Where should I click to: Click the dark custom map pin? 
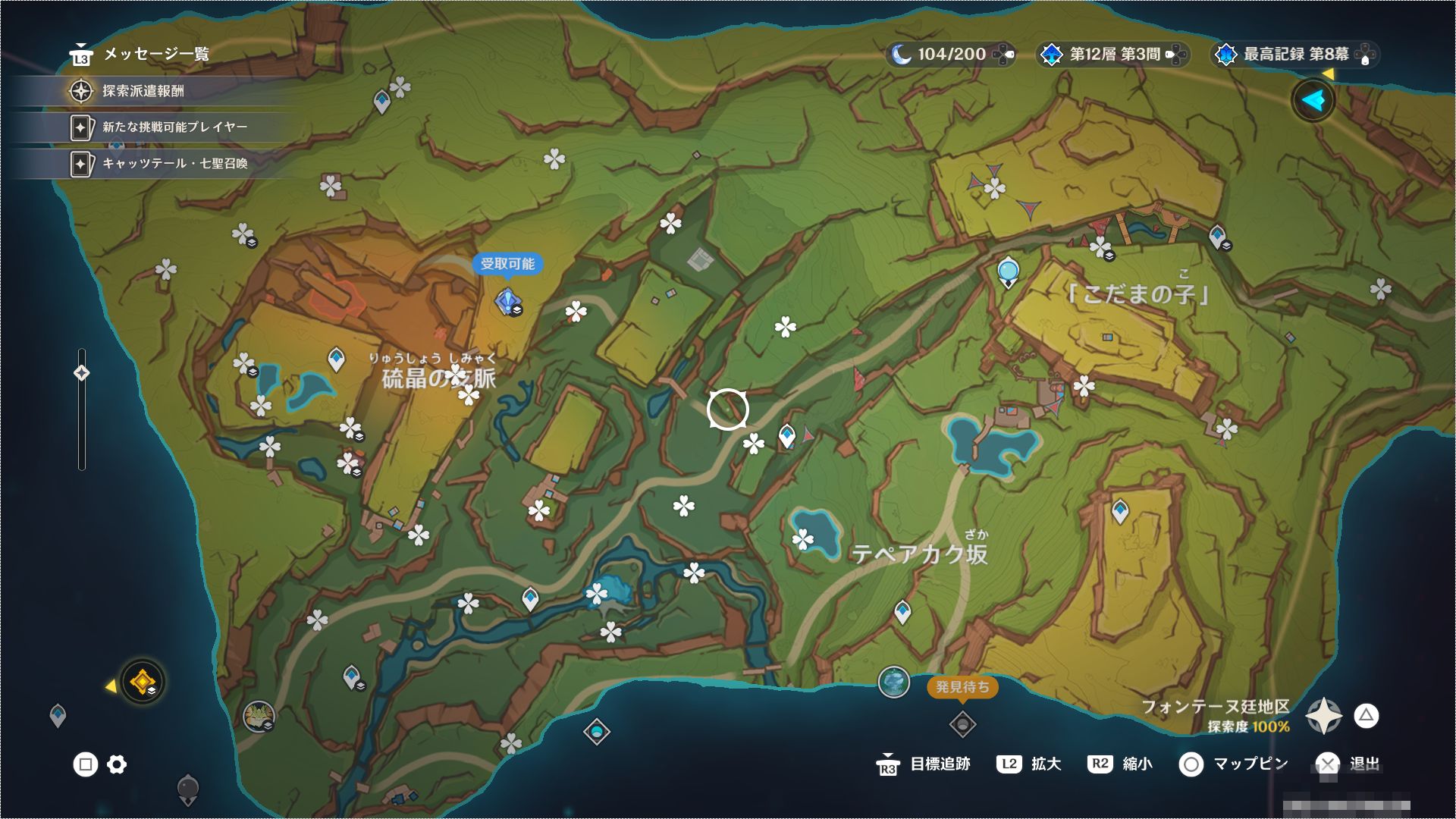[187, 789]
